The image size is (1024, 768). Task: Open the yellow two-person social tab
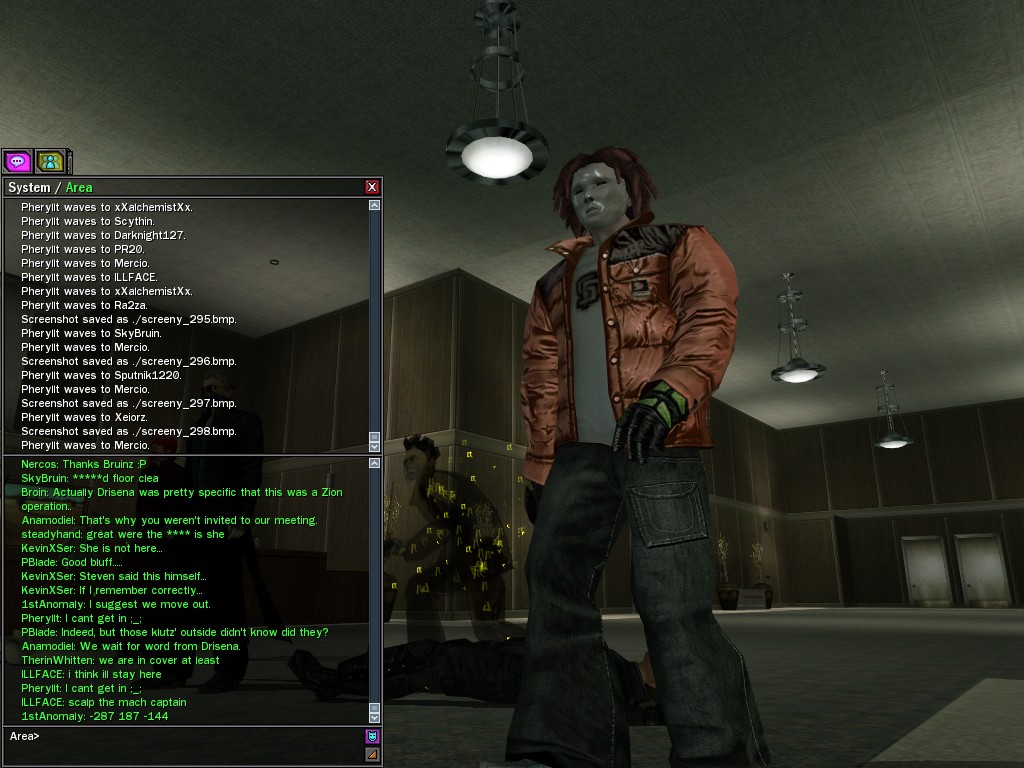50,161
